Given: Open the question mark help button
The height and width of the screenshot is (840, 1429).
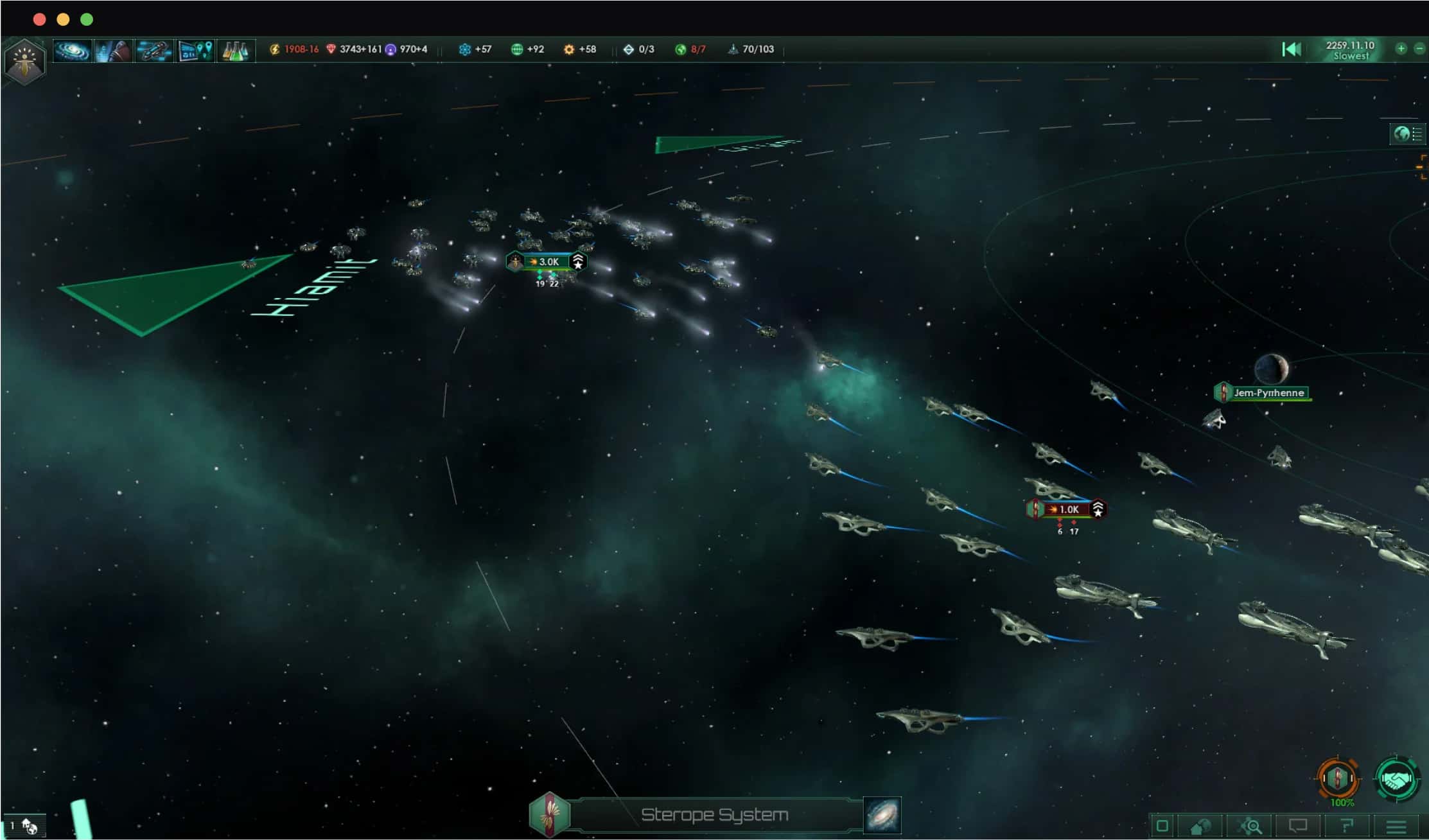Looking at the screenshot, I should point(1347,826).
